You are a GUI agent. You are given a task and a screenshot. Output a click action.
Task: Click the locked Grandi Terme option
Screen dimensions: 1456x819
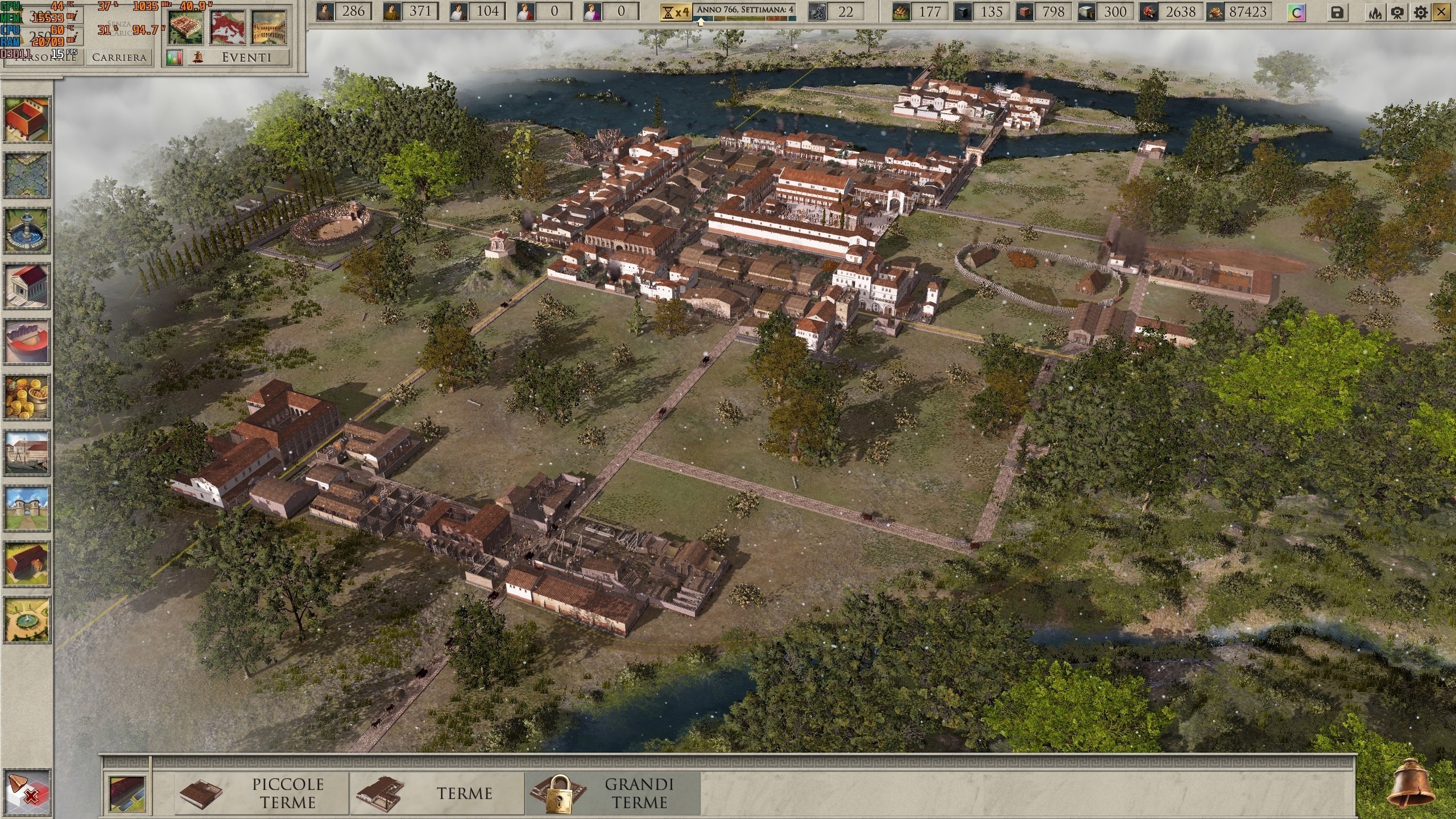point(613,793)
